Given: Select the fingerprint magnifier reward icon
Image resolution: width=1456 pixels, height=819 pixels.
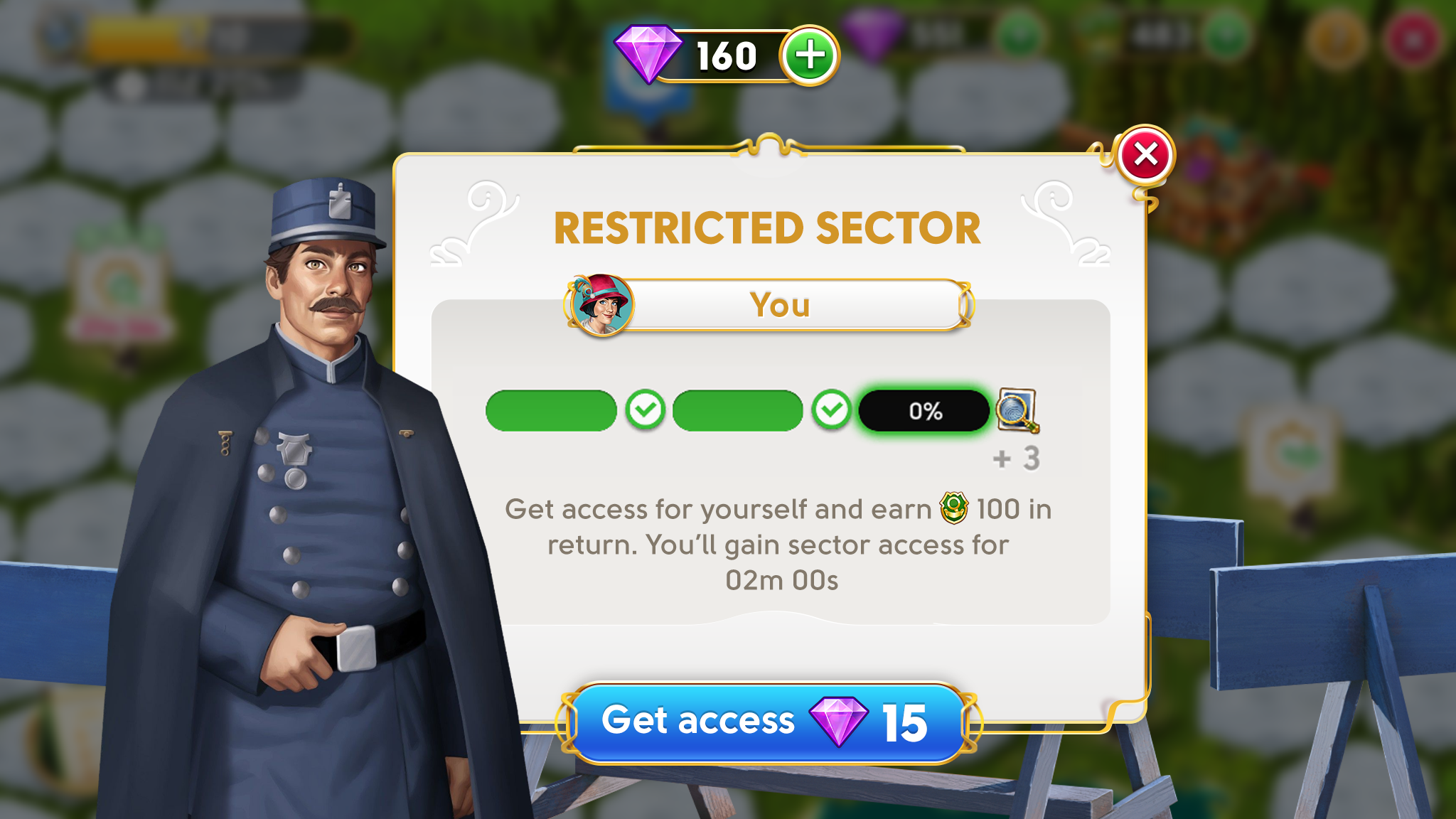Looking at the screenshot, I should (x=1017, y=410).
